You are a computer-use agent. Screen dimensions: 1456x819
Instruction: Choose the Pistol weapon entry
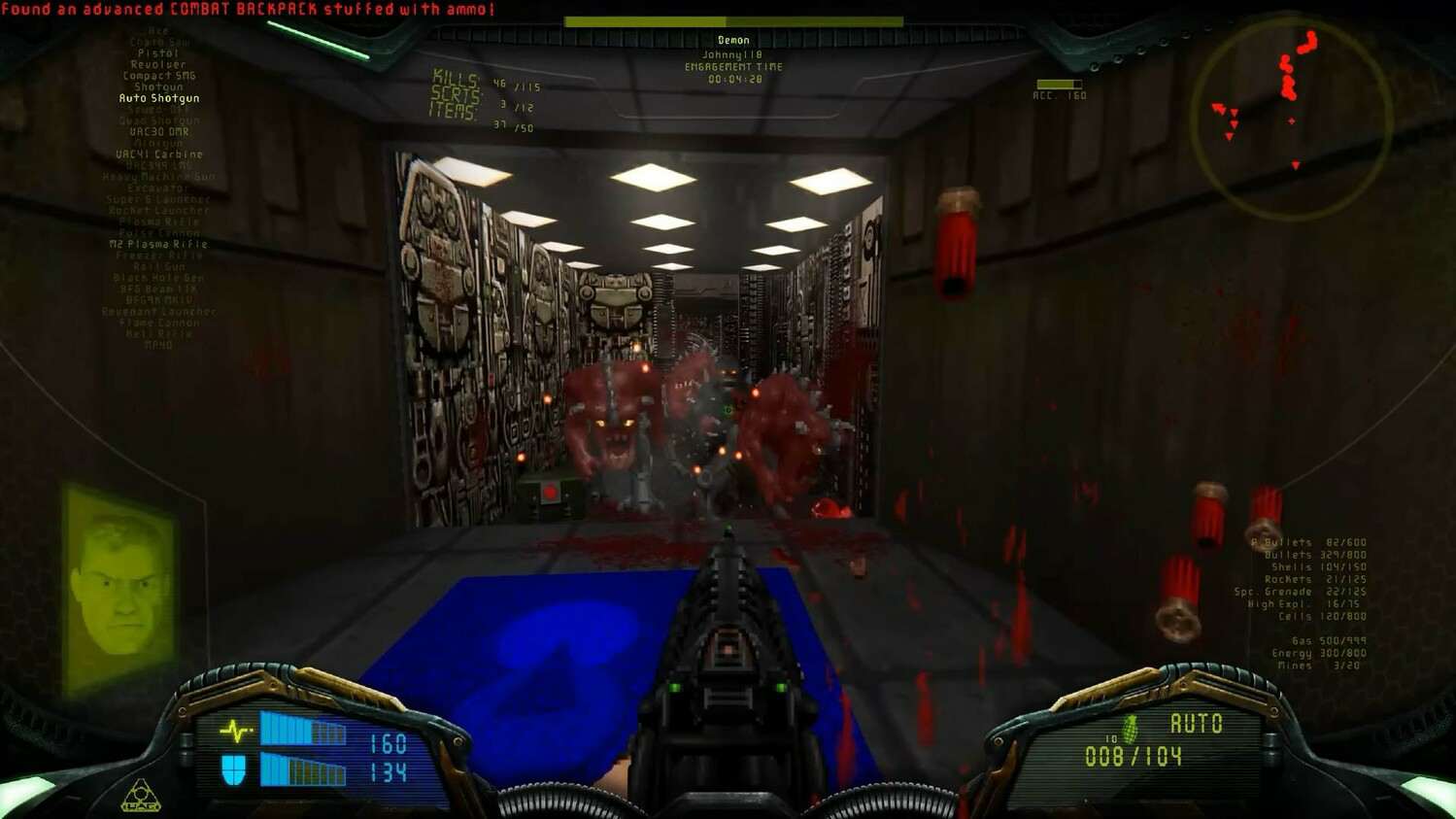click(158, 53)
